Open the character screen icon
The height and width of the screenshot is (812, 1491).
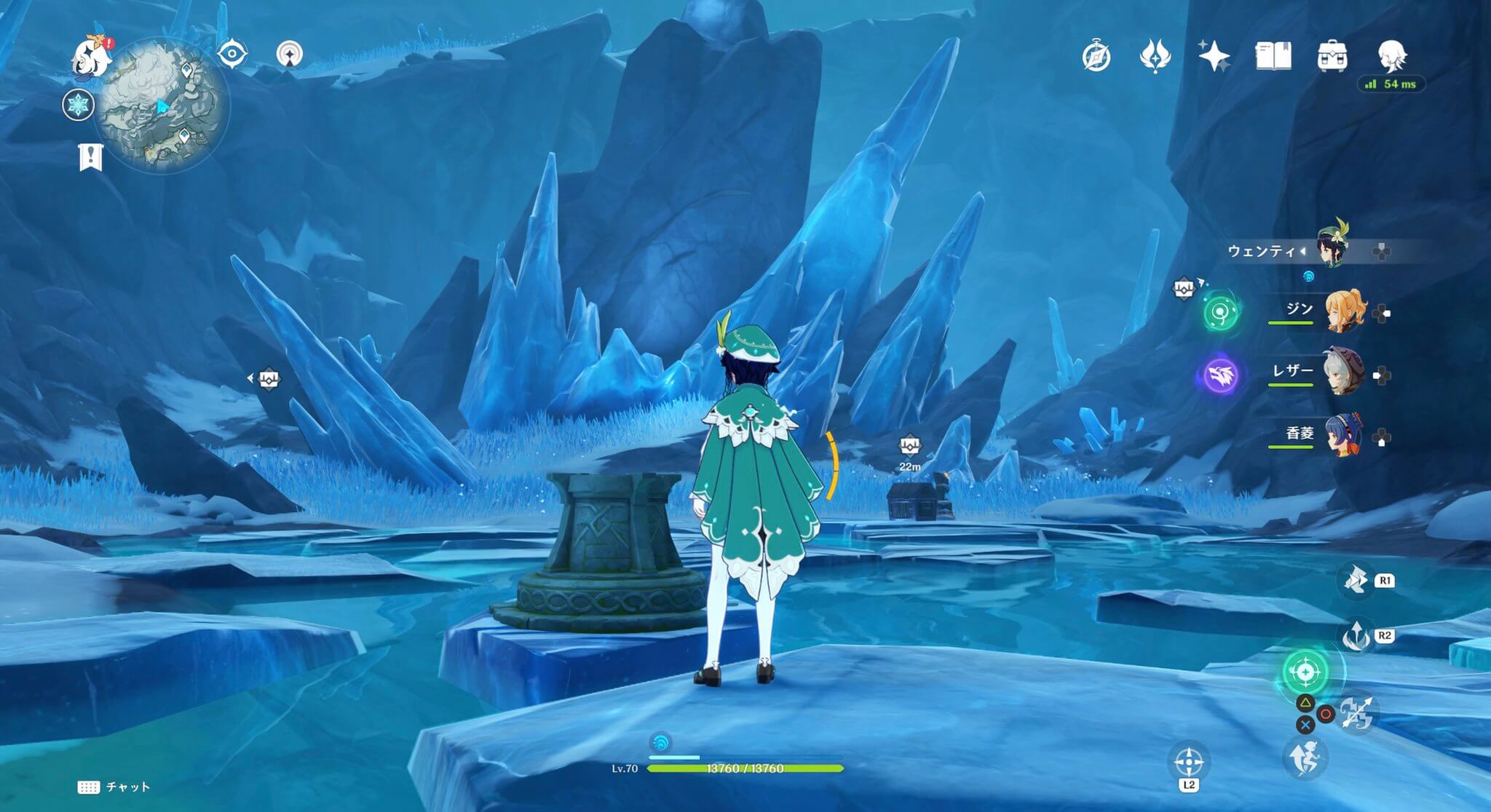pos(1392,55)
